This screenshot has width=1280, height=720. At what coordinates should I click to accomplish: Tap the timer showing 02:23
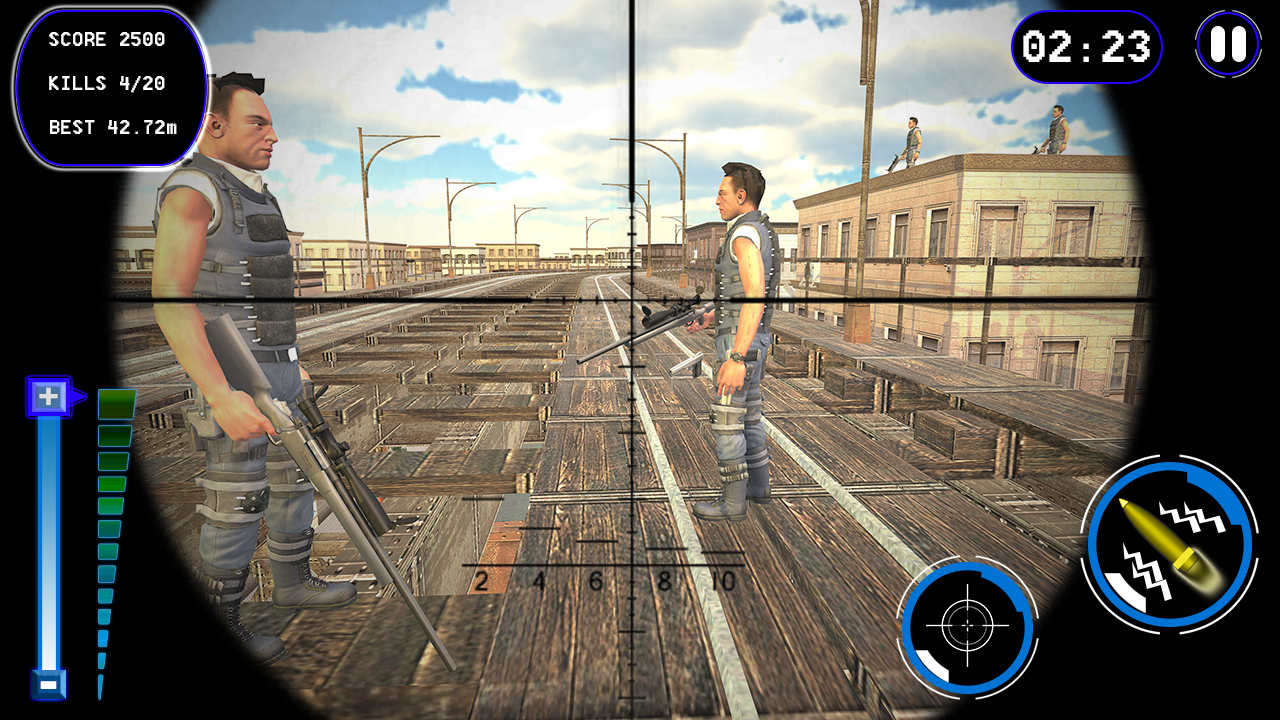1086,45
